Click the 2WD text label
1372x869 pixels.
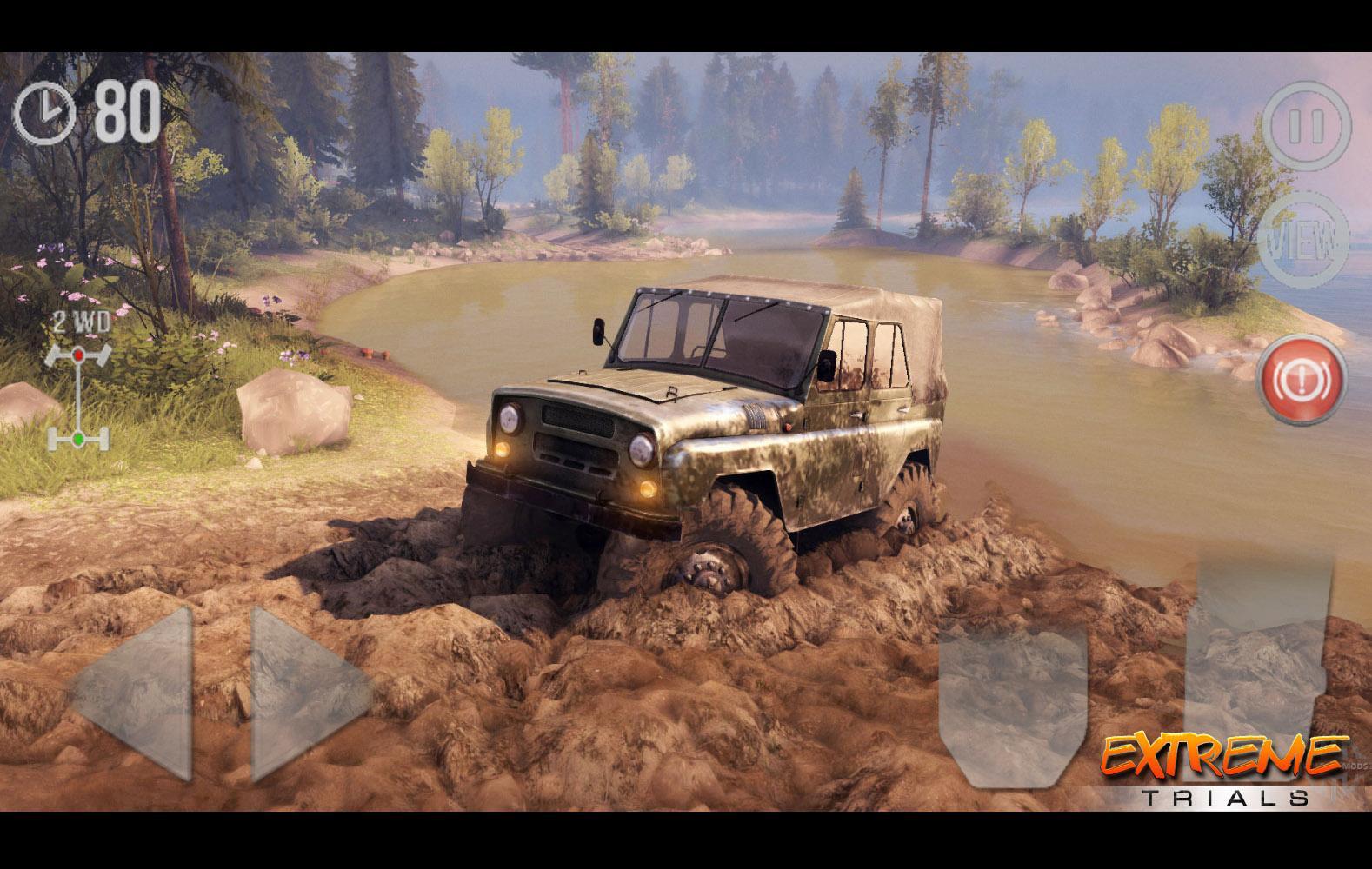pos(80,322)
